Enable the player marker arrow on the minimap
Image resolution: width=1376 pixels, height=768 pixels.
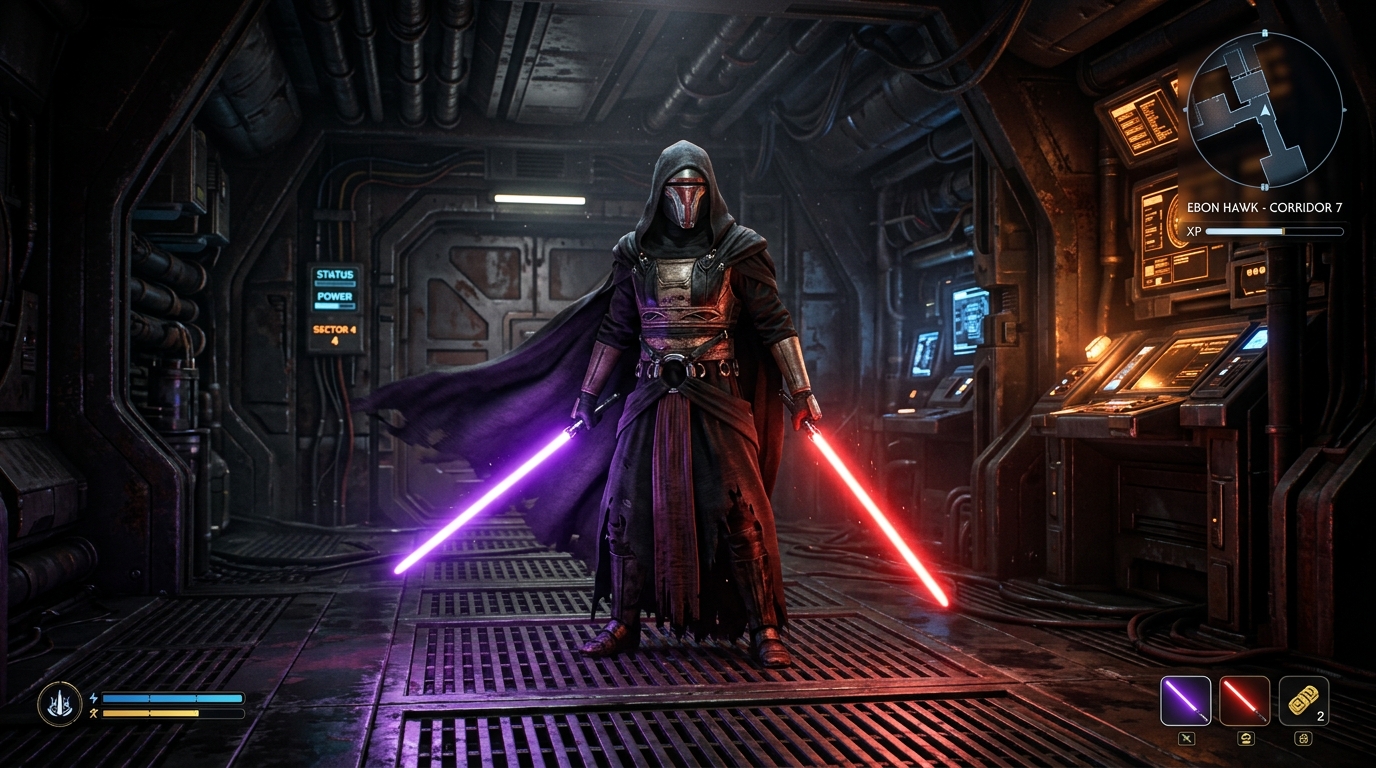(1265, 111)
